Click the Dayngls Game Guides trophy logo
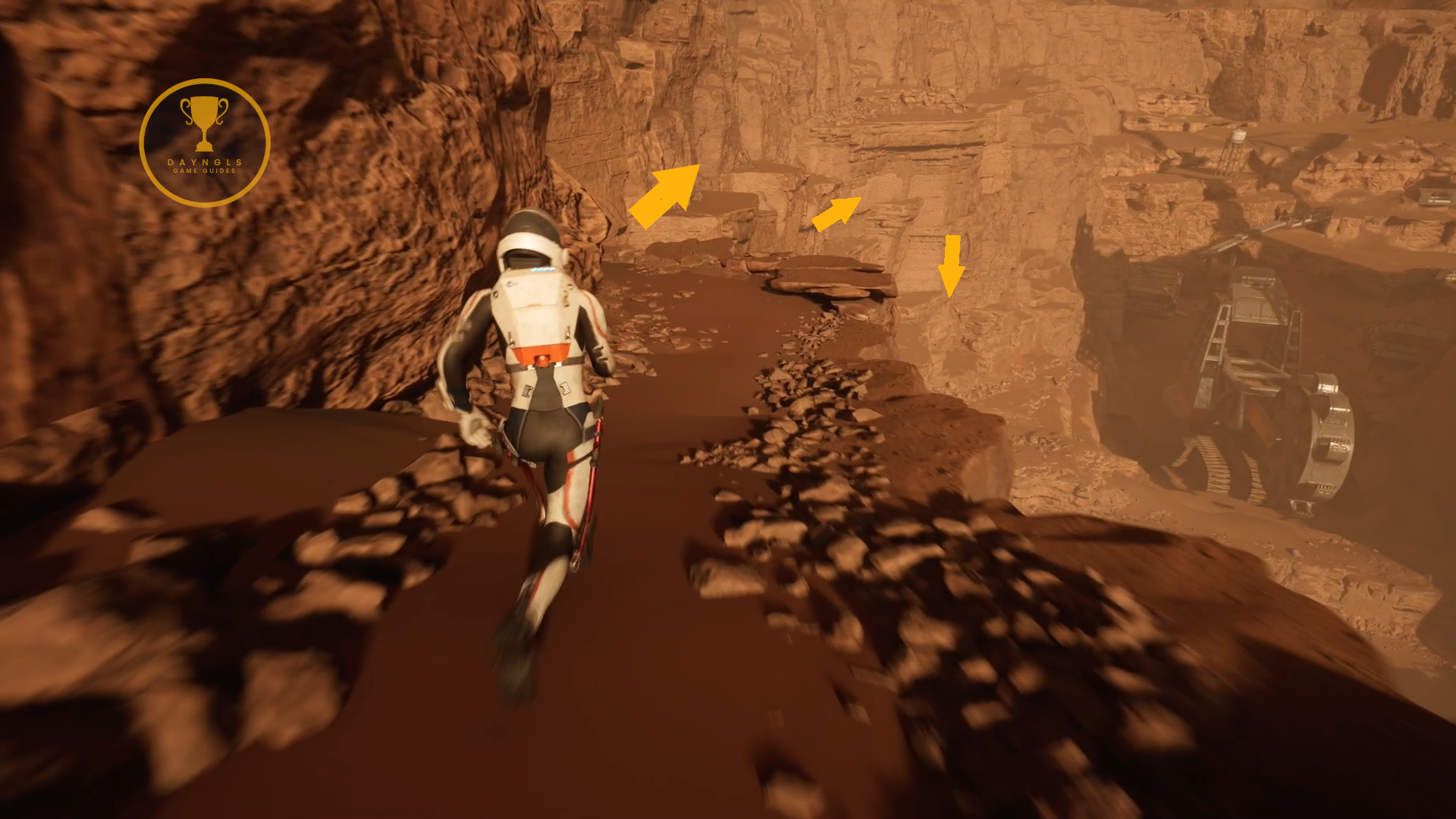1456x819 pixels. point(205,143)
